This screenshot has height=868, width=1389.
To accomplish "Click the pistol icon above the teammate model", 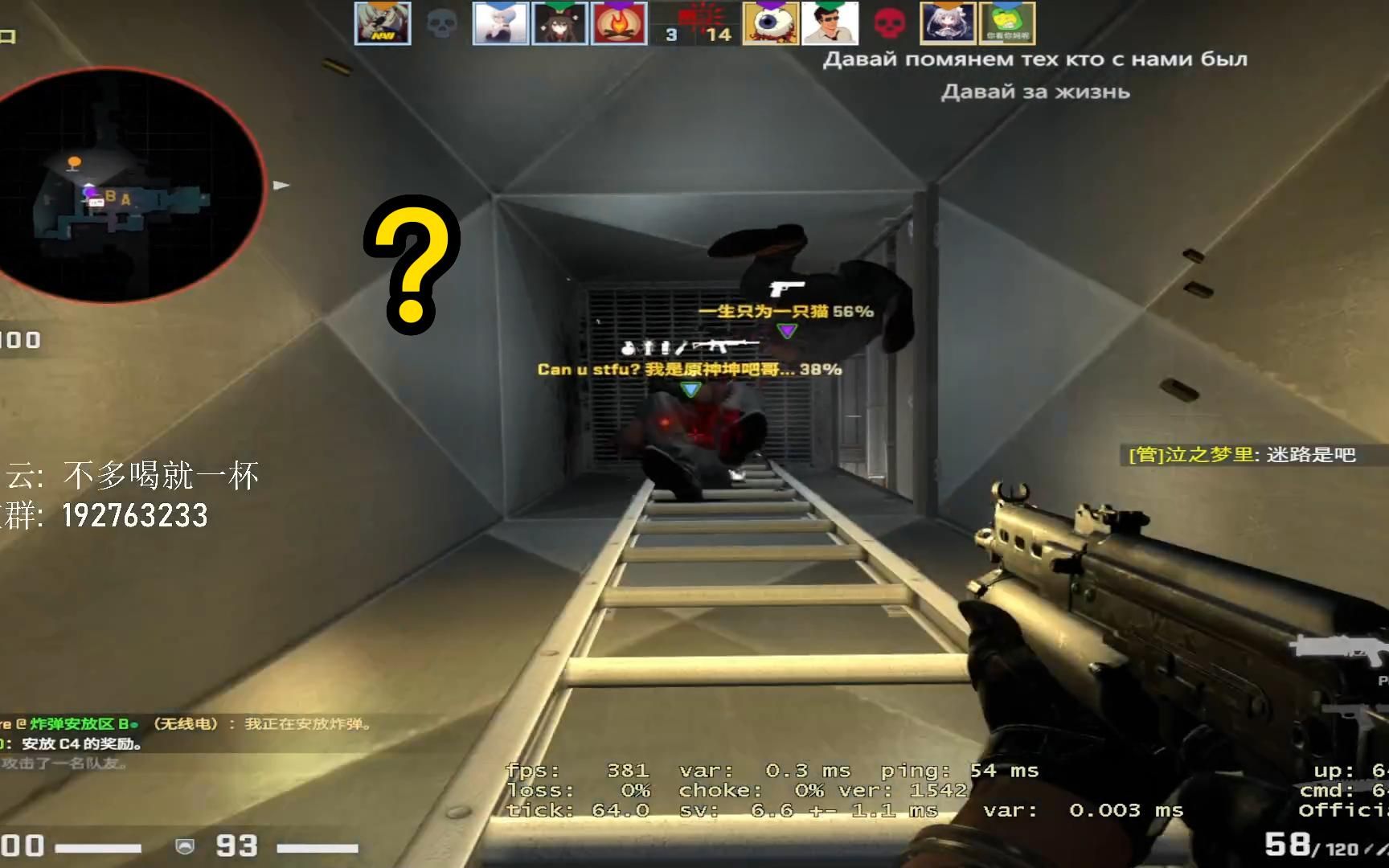I will pos(786,285).
